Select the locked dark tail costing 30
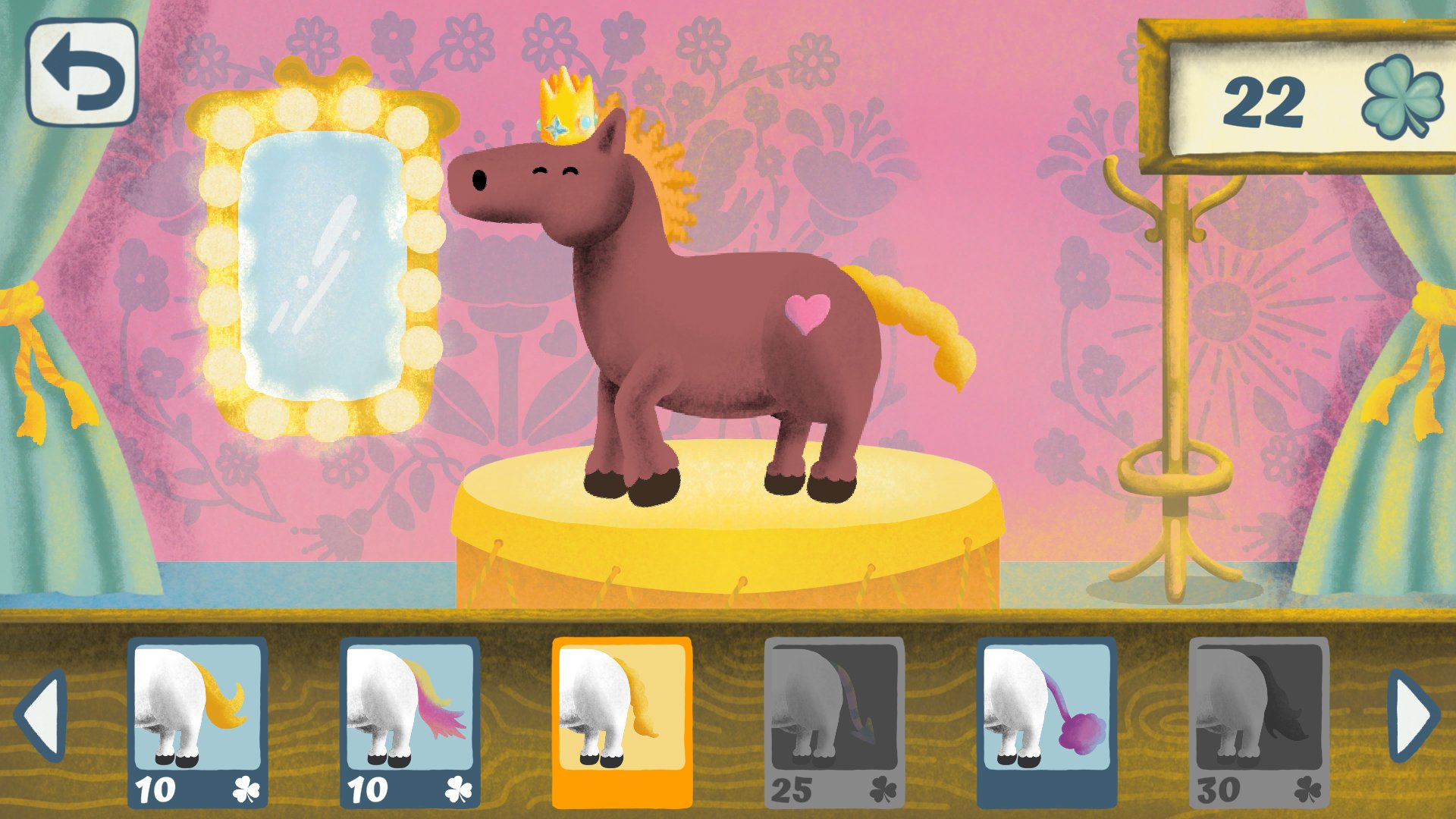Screen dimensions: 1456x819 coord(1259,722)
